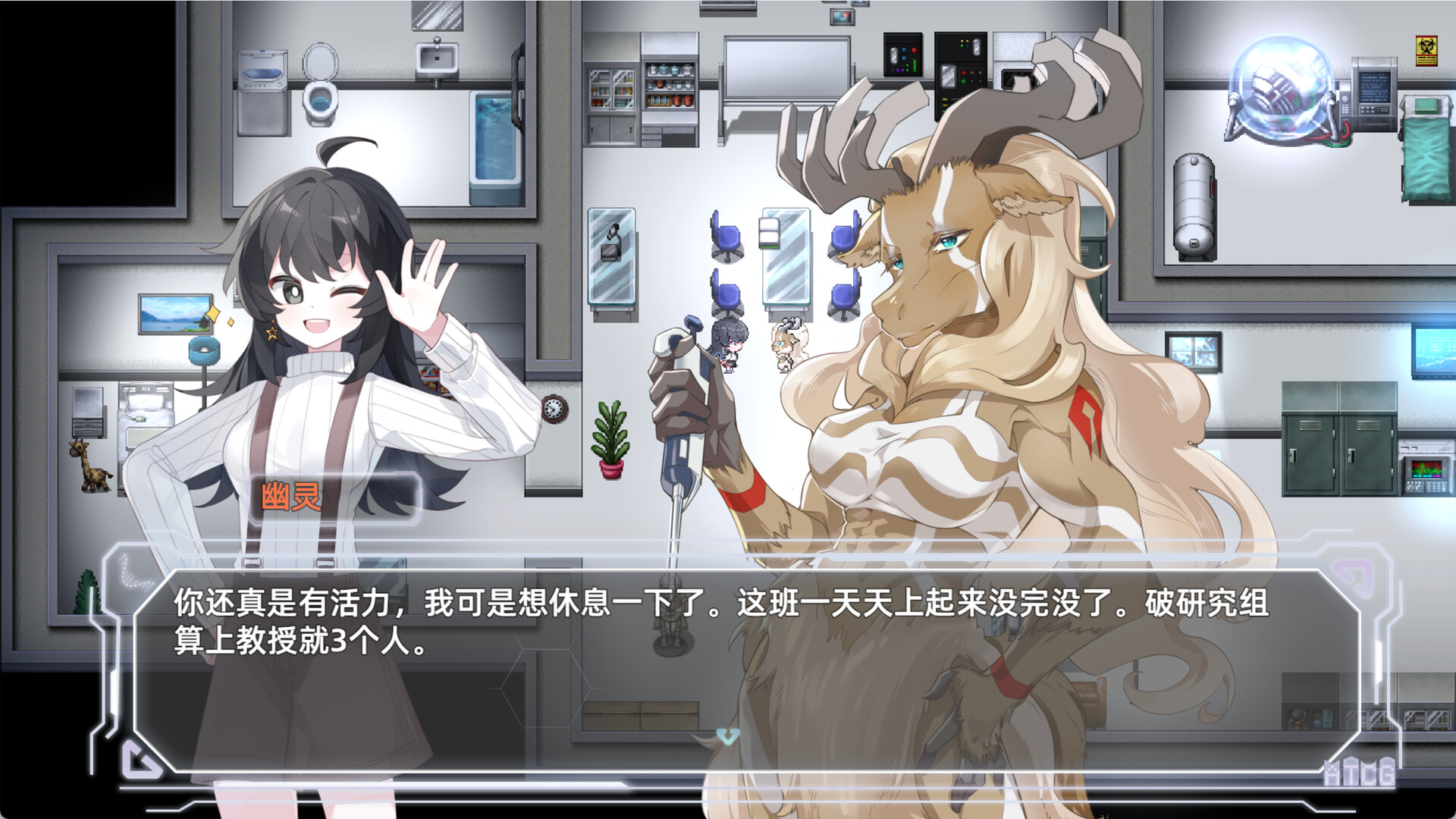Click the wall clock sprite in the lab
1456x819 pixels.
[554, 409]
